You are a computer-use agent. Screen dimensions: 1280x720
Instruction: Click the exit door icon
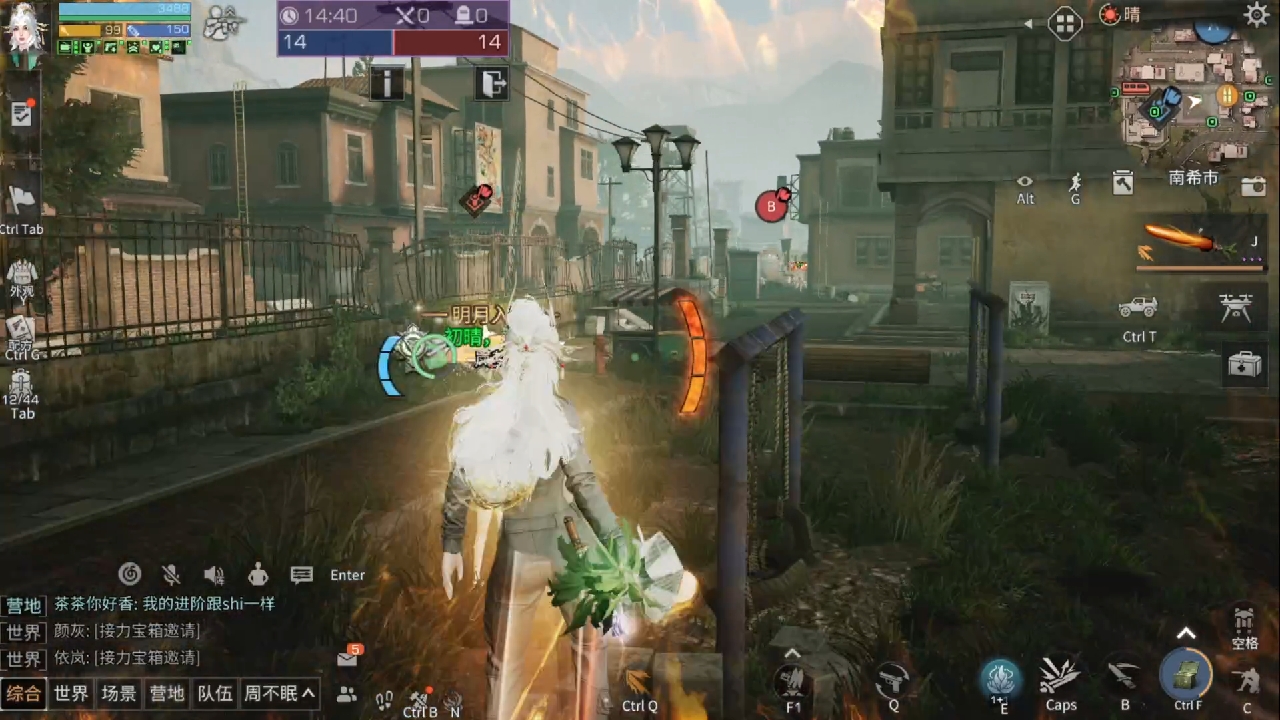[491, 83]
